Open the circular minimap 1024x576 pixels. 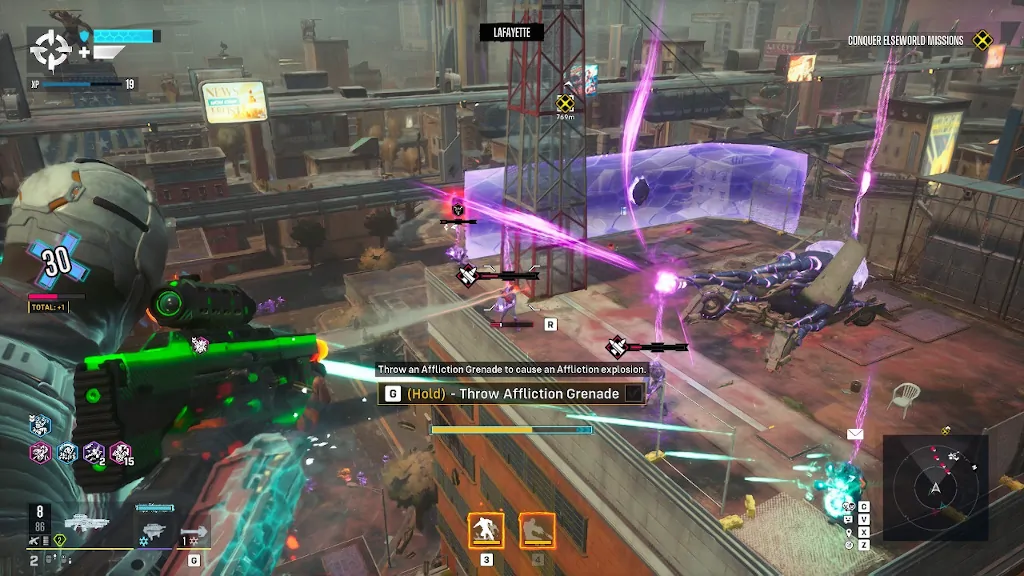click(x=936, y=487)
